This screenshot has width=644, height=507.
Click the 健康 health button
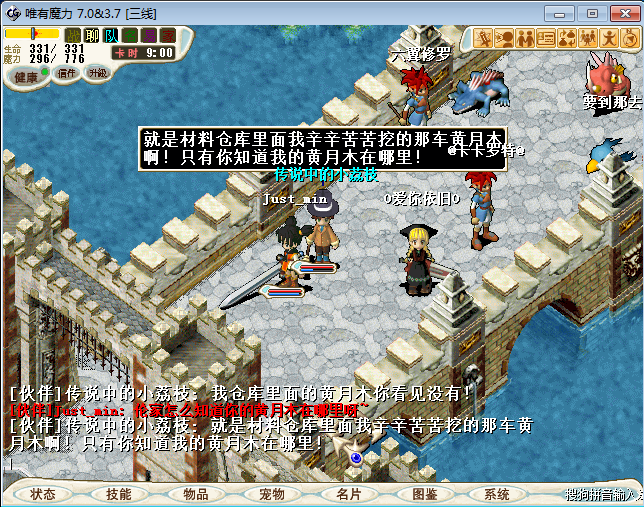pos(26,77)
